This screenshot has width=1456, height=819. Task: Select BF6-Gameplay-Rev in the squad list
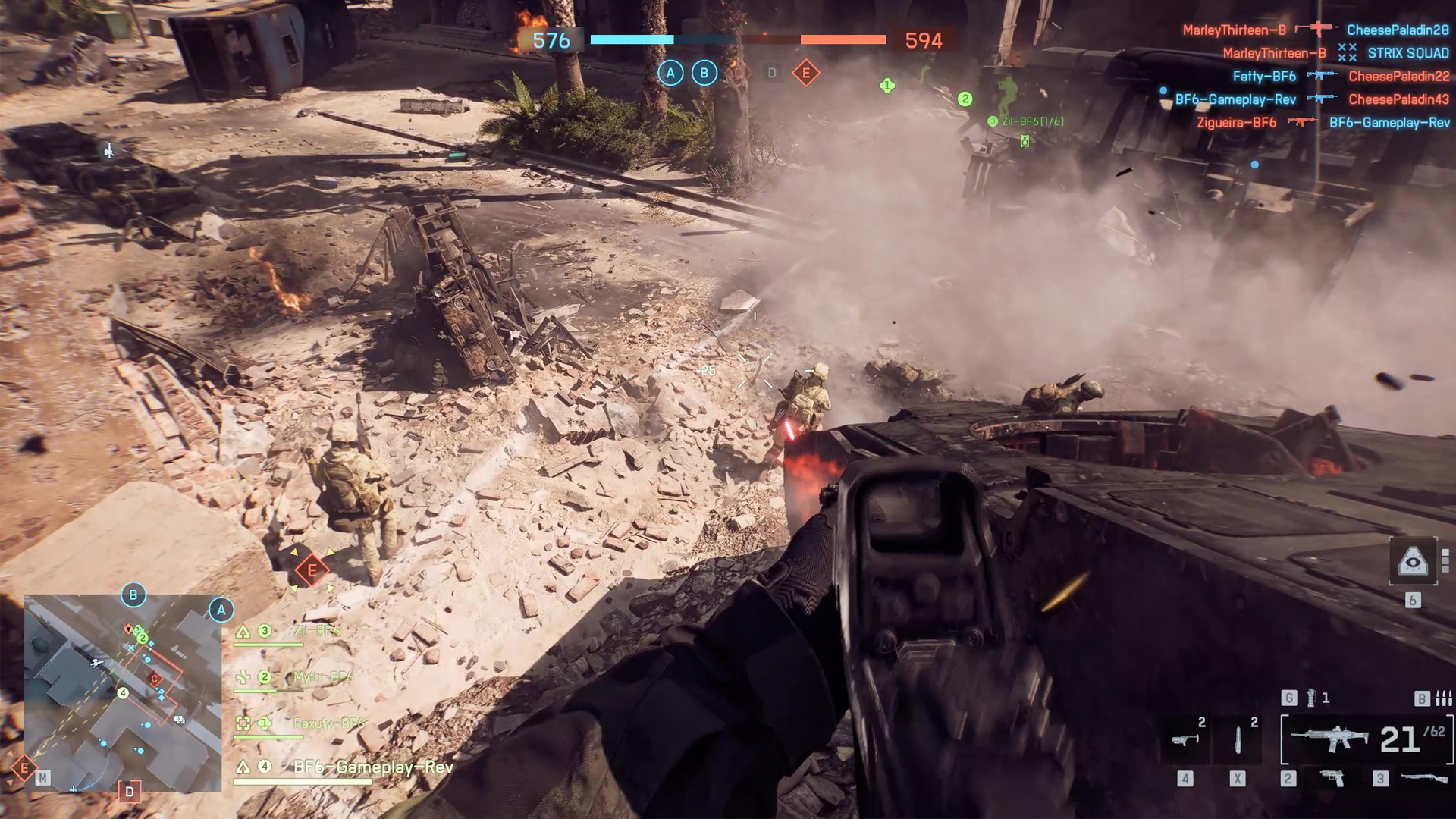pyautogui.click(x=372, y=767)
